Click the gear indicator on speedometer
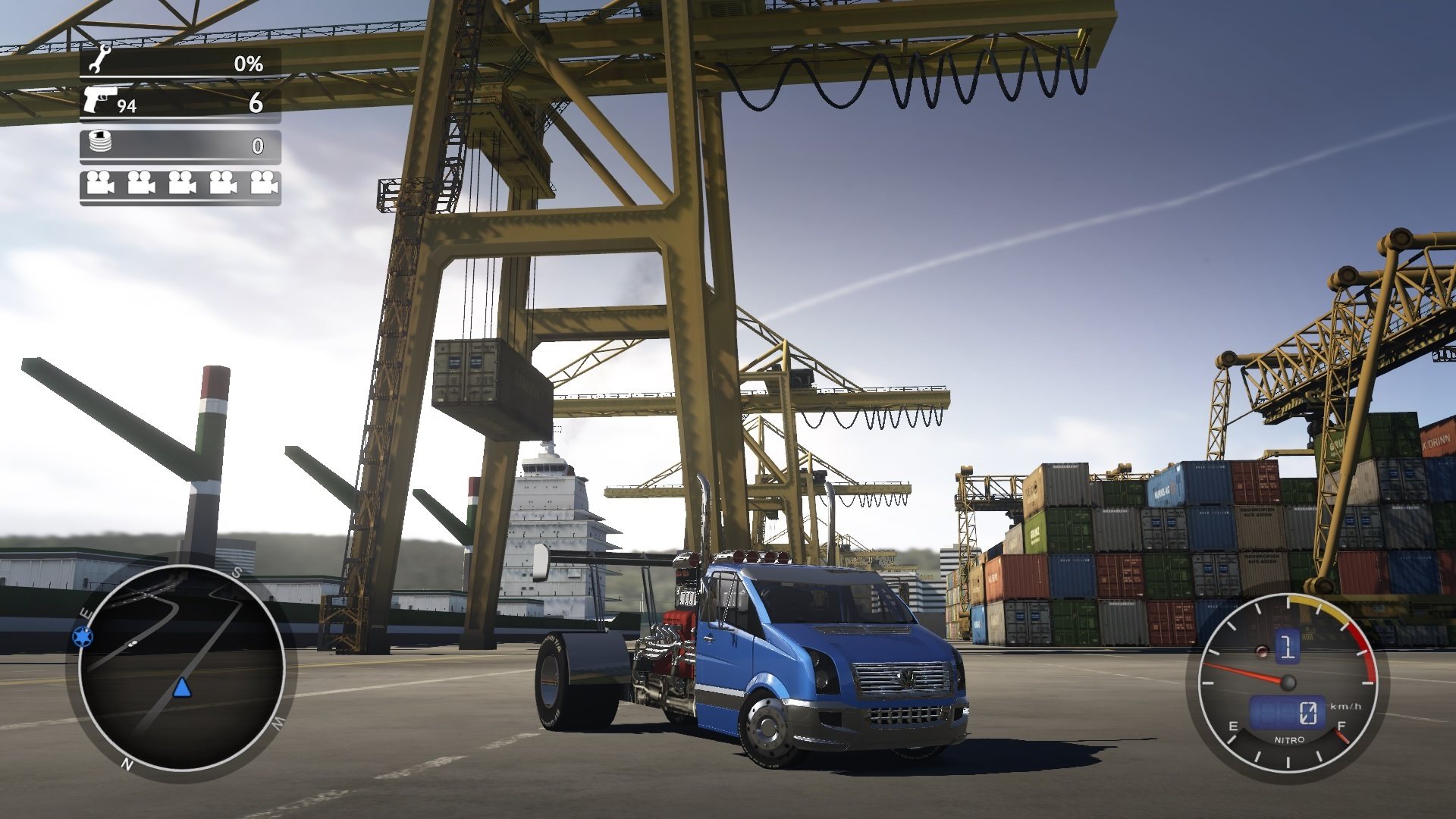 [1287, 646]
